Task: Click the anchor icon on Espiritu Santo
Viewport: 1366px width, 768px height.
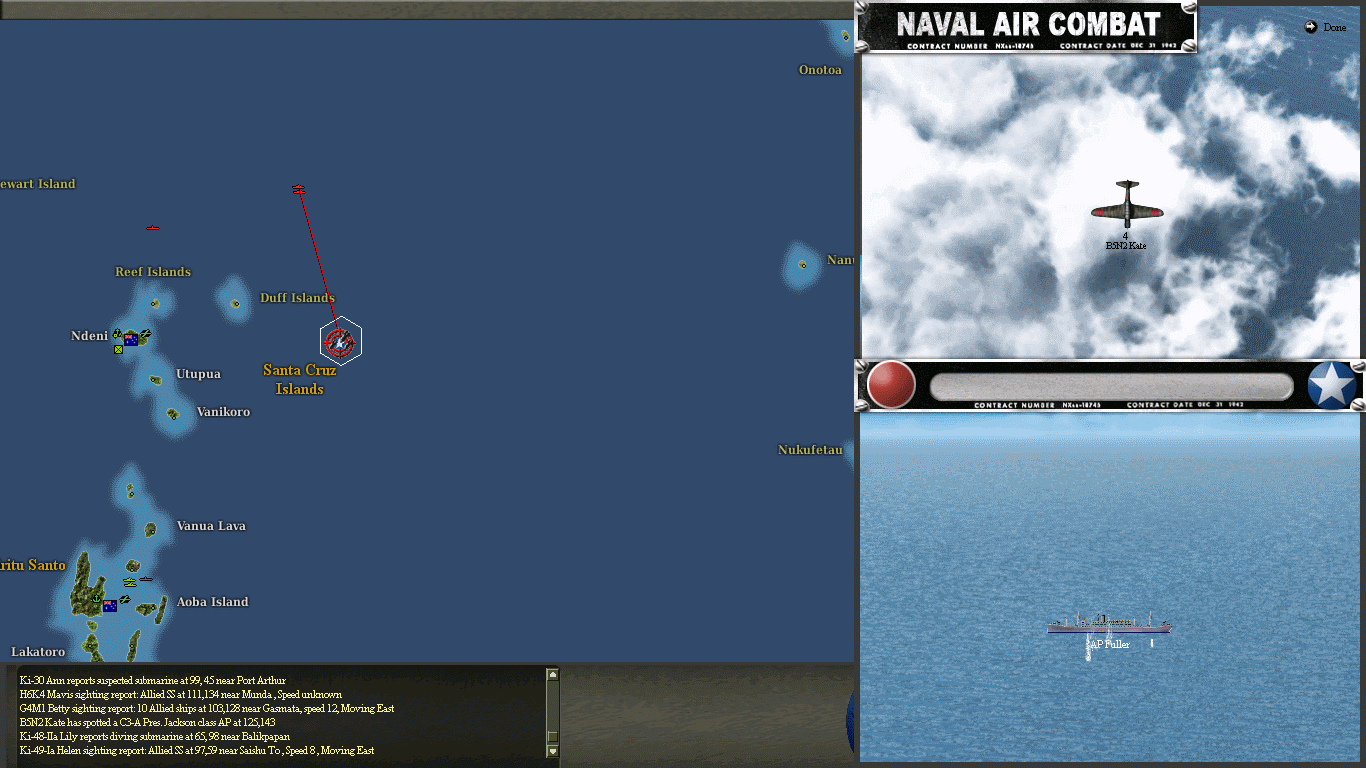Action: click(x=96, y=598)
